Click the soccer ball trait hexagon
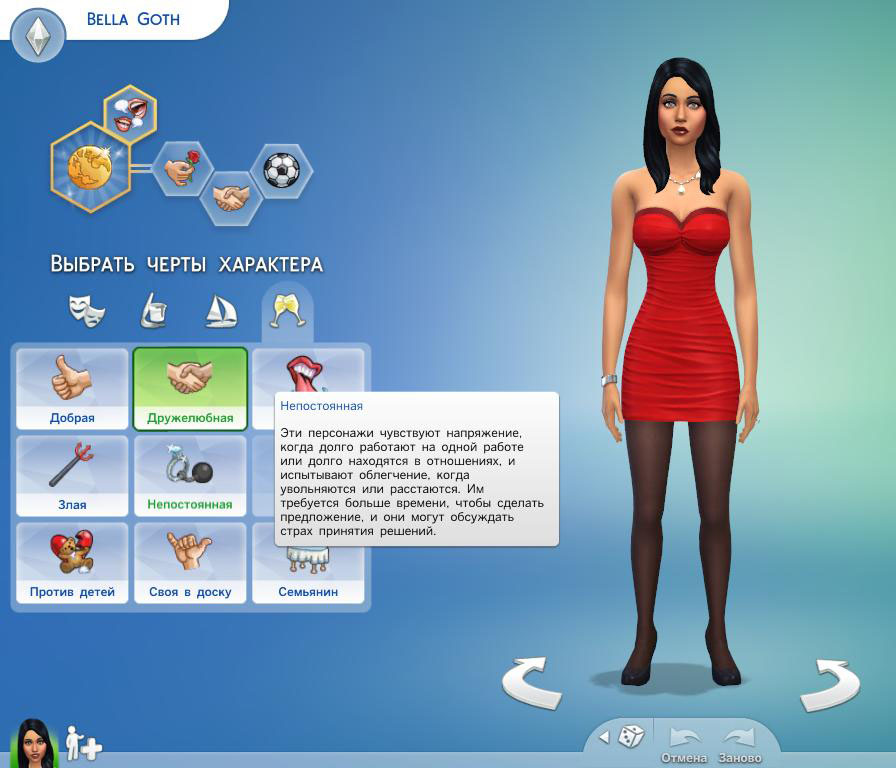Screen dimensions: 896x768 tap(281, 170)
